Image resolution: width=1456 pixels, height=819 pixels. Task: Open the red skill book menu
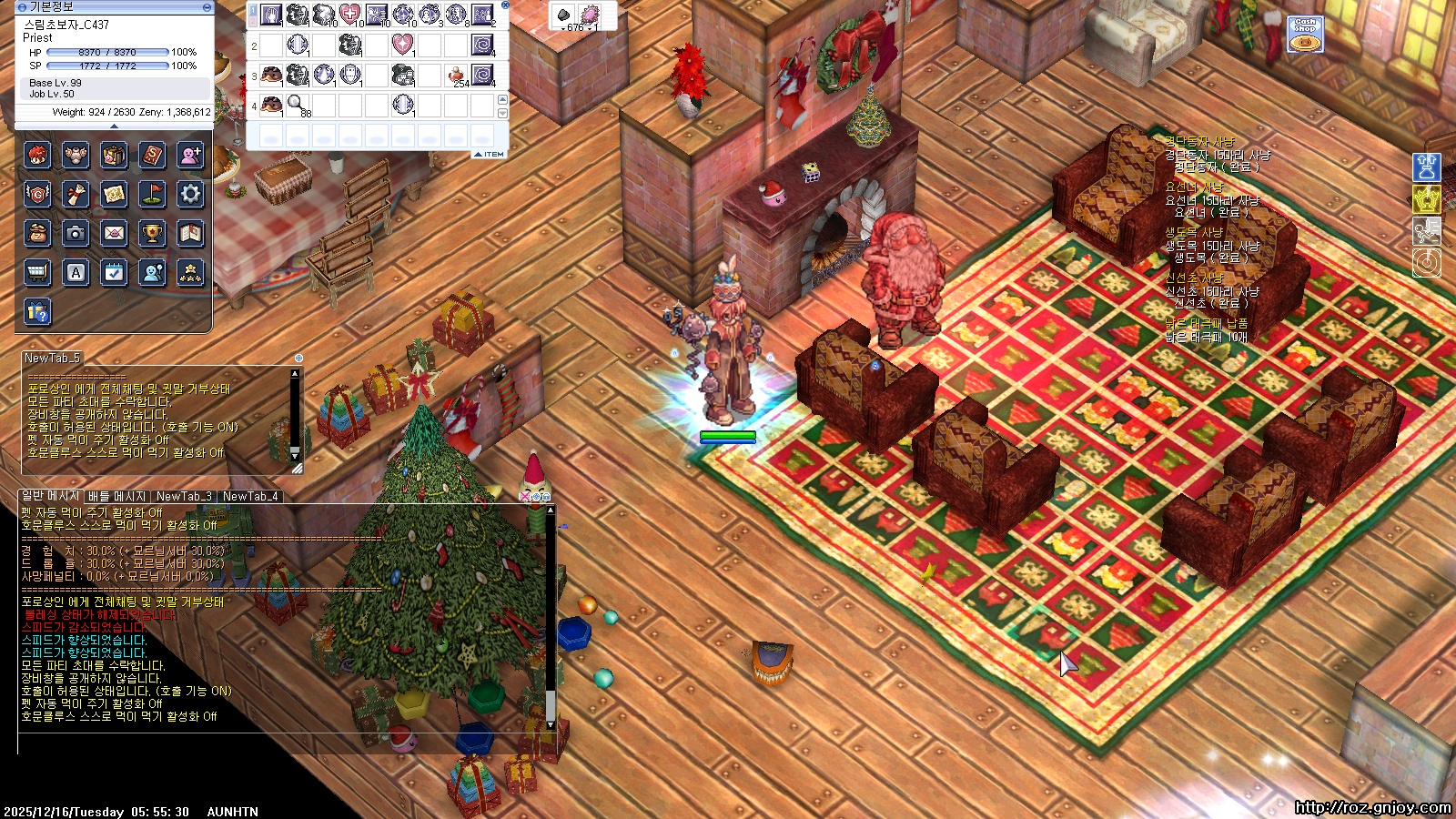[x=152, y=156]
